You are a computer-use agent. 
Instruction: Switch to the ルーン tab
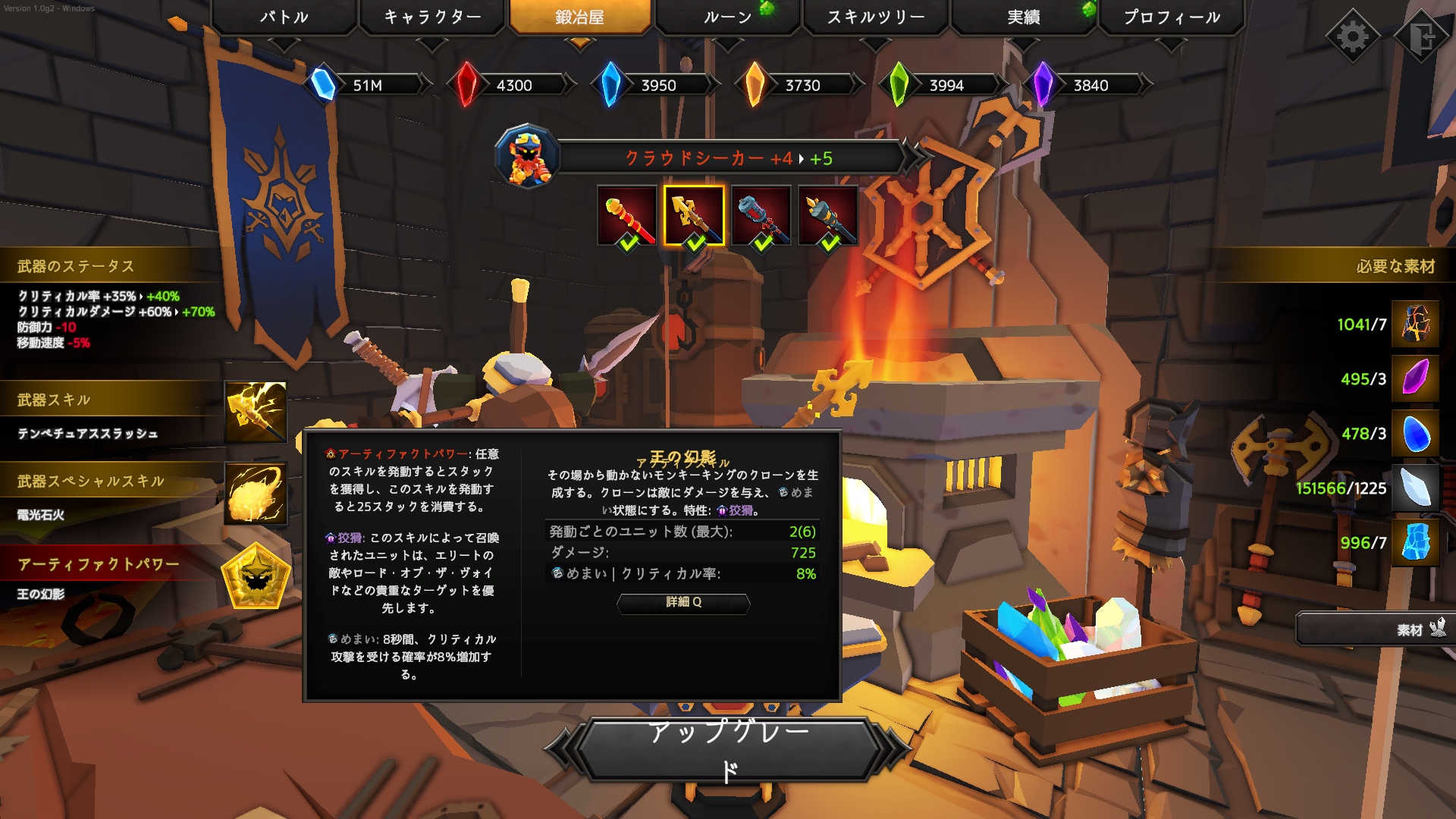[726, 17]
